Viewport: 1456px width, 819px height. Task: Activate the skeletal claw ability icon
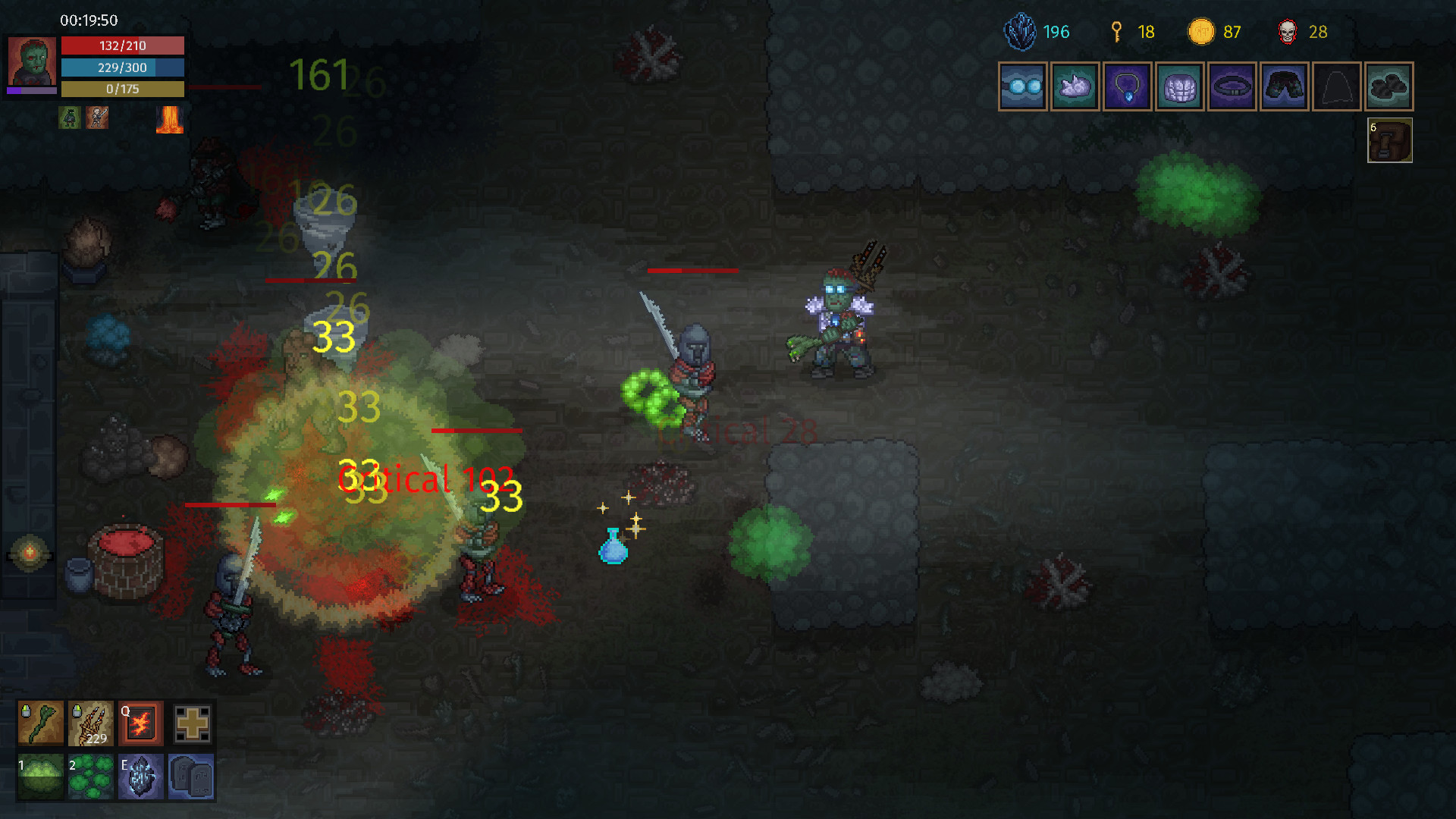90,723
